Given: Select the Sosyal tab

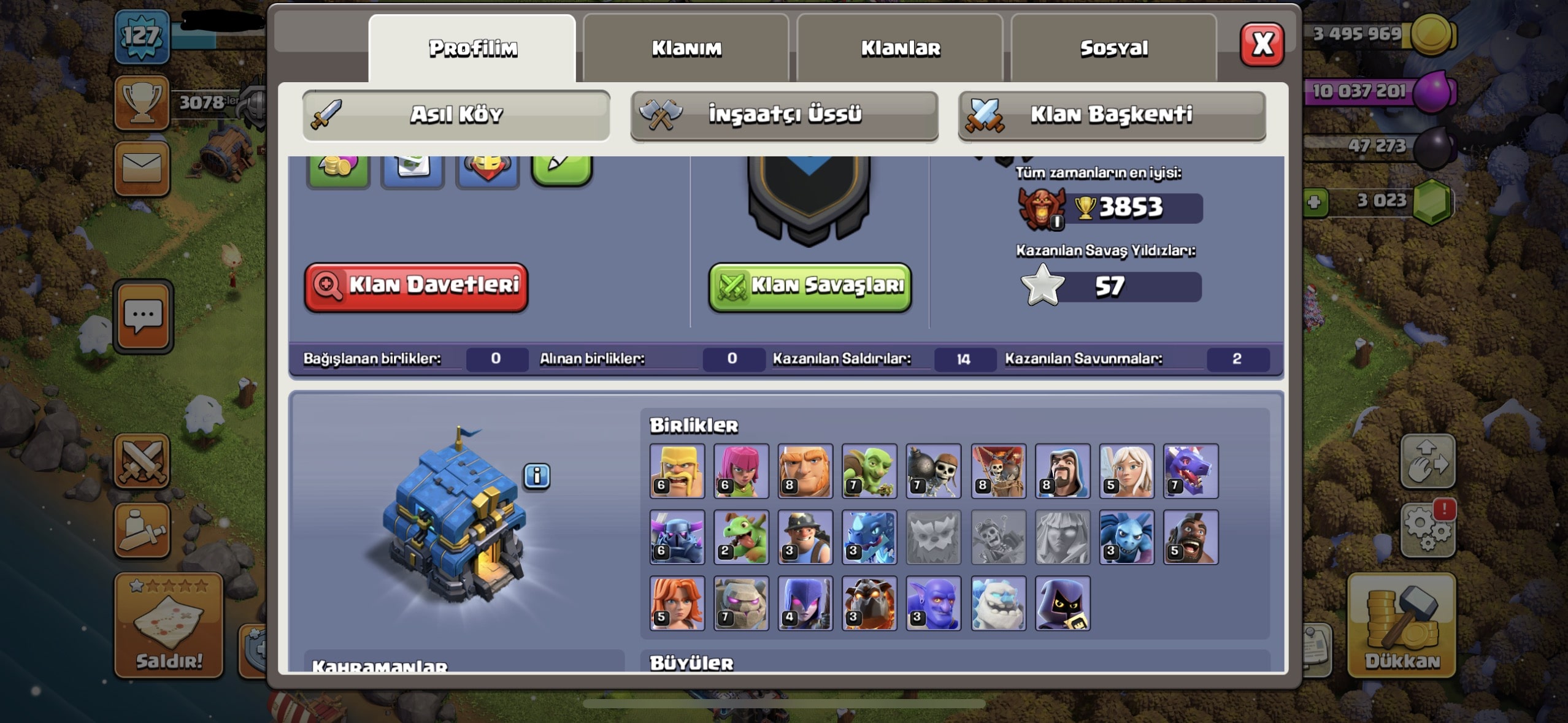Looking at the screenshot, I should pos(1113,48).
